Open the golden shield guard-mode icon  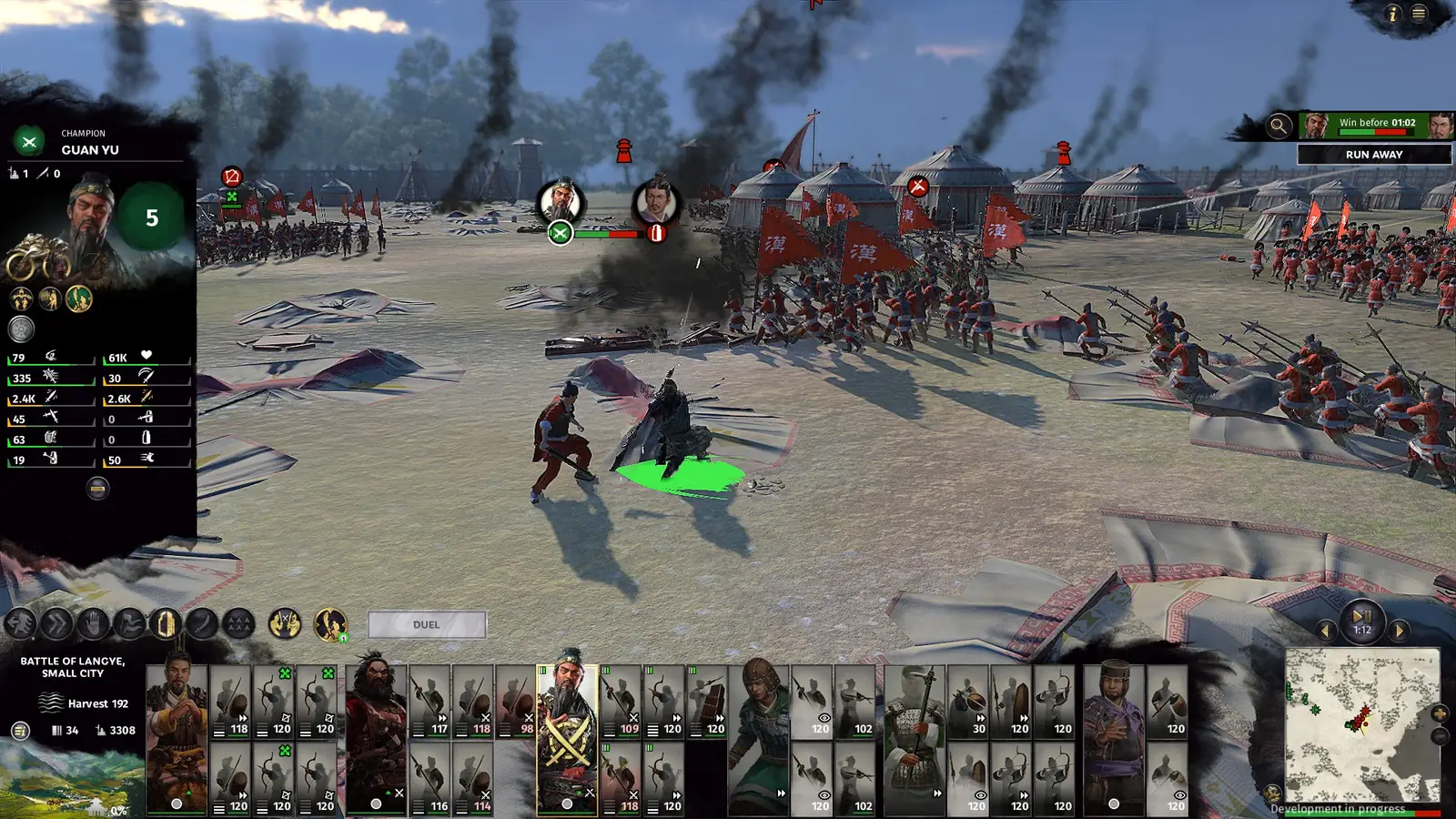pos(167,624)
